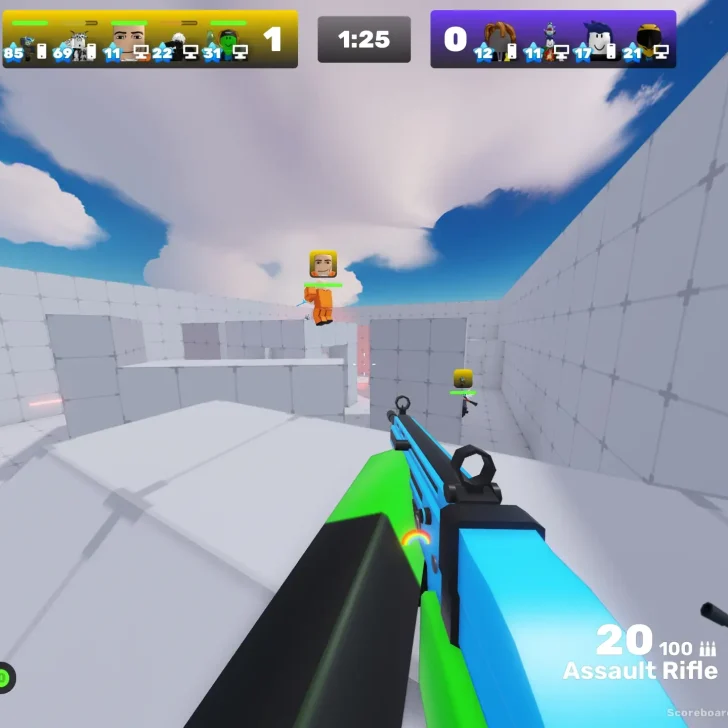Open the Scoreboard label in the corner

(696, 712)
